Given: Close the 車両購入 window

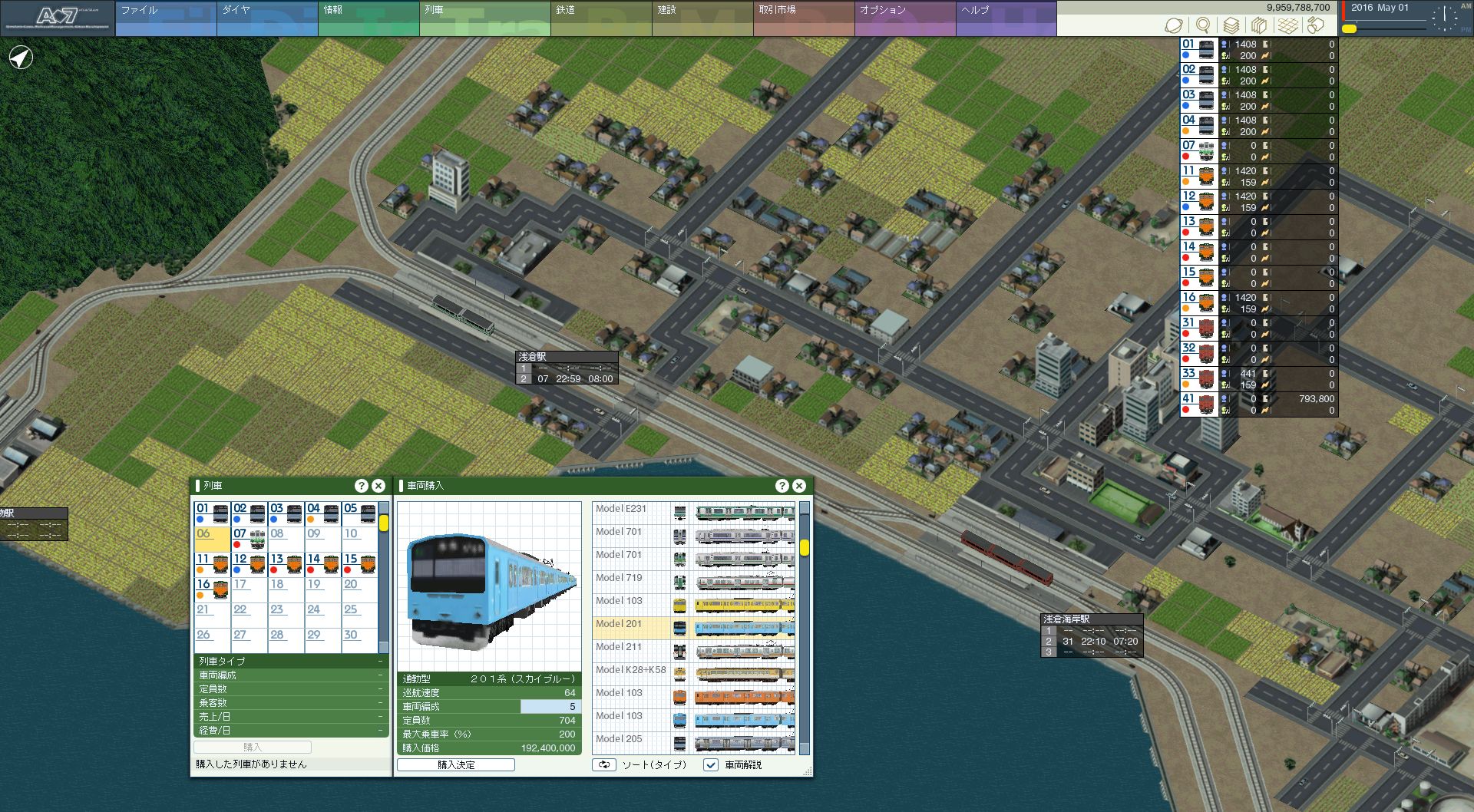Looking at the screenshot, I should pos(799,486).
